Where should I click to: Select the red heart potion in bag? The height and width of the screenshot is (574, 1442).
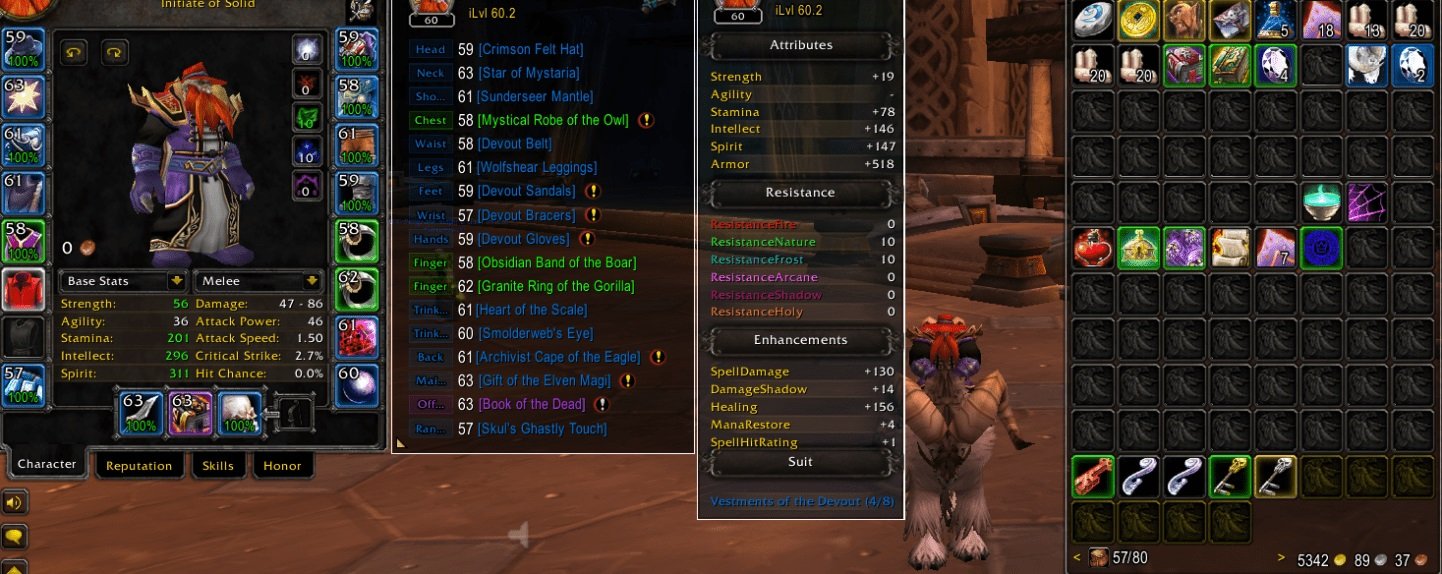point(1092,247)
